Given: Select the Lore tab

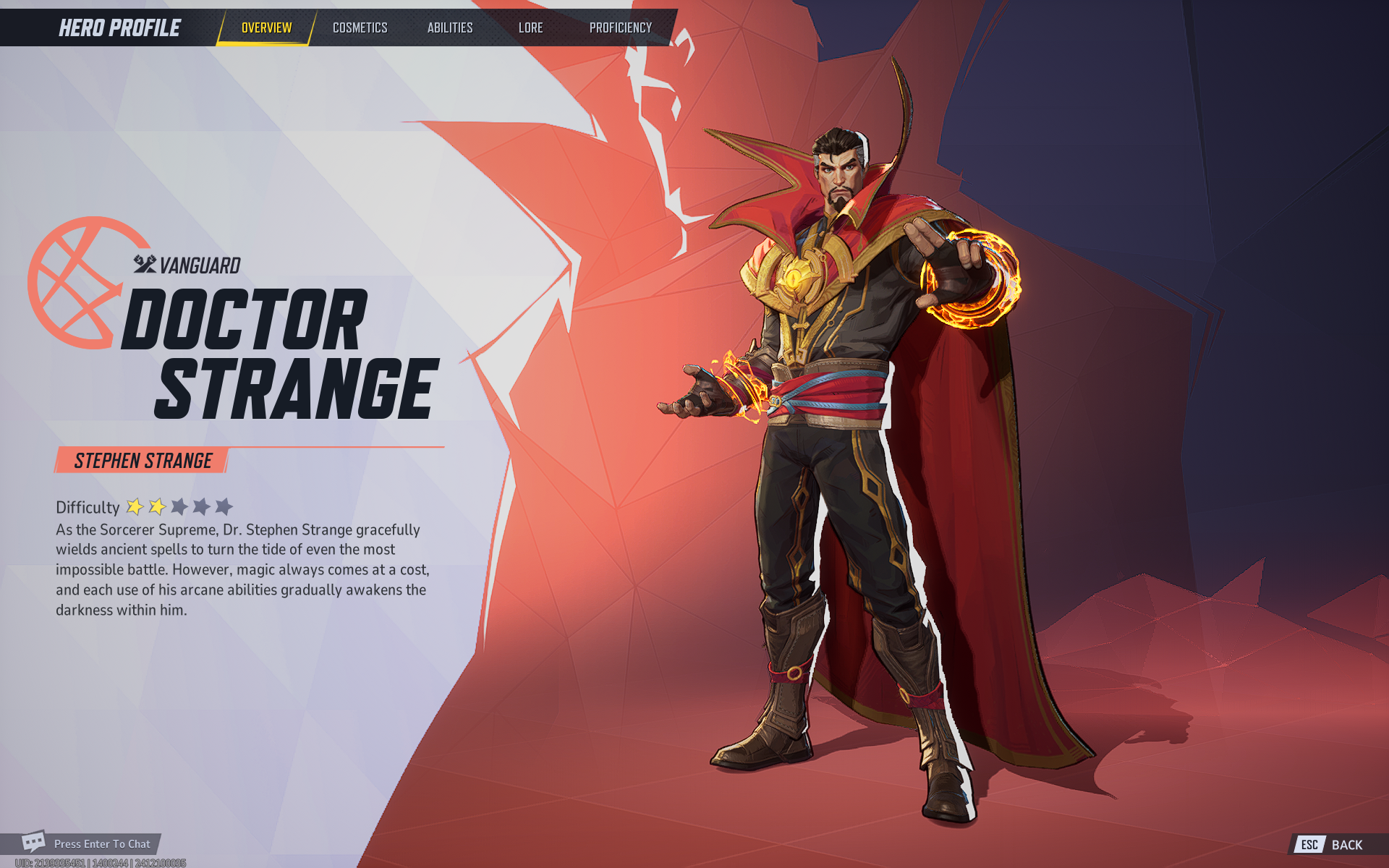Looking at the screenshot, I should [530, 28].
